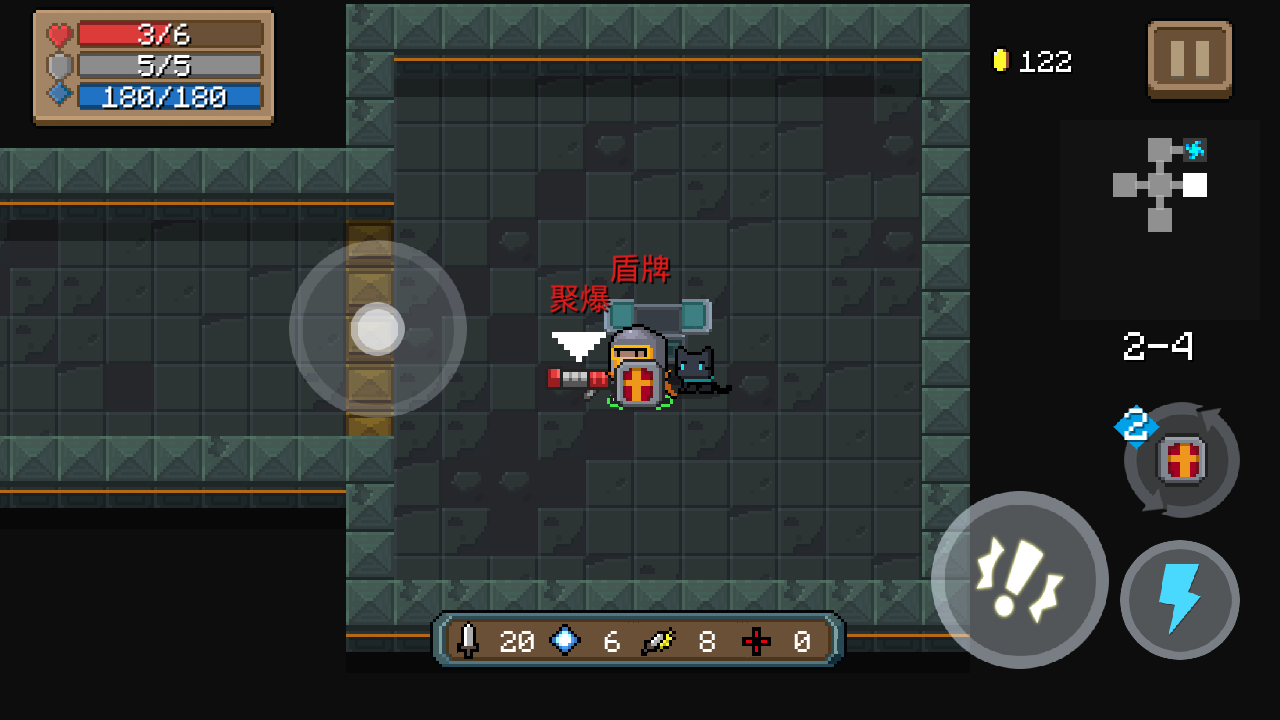Activate the lightning bolt skill
This screenshot has width=1280, height=720.
[1179, 599]
